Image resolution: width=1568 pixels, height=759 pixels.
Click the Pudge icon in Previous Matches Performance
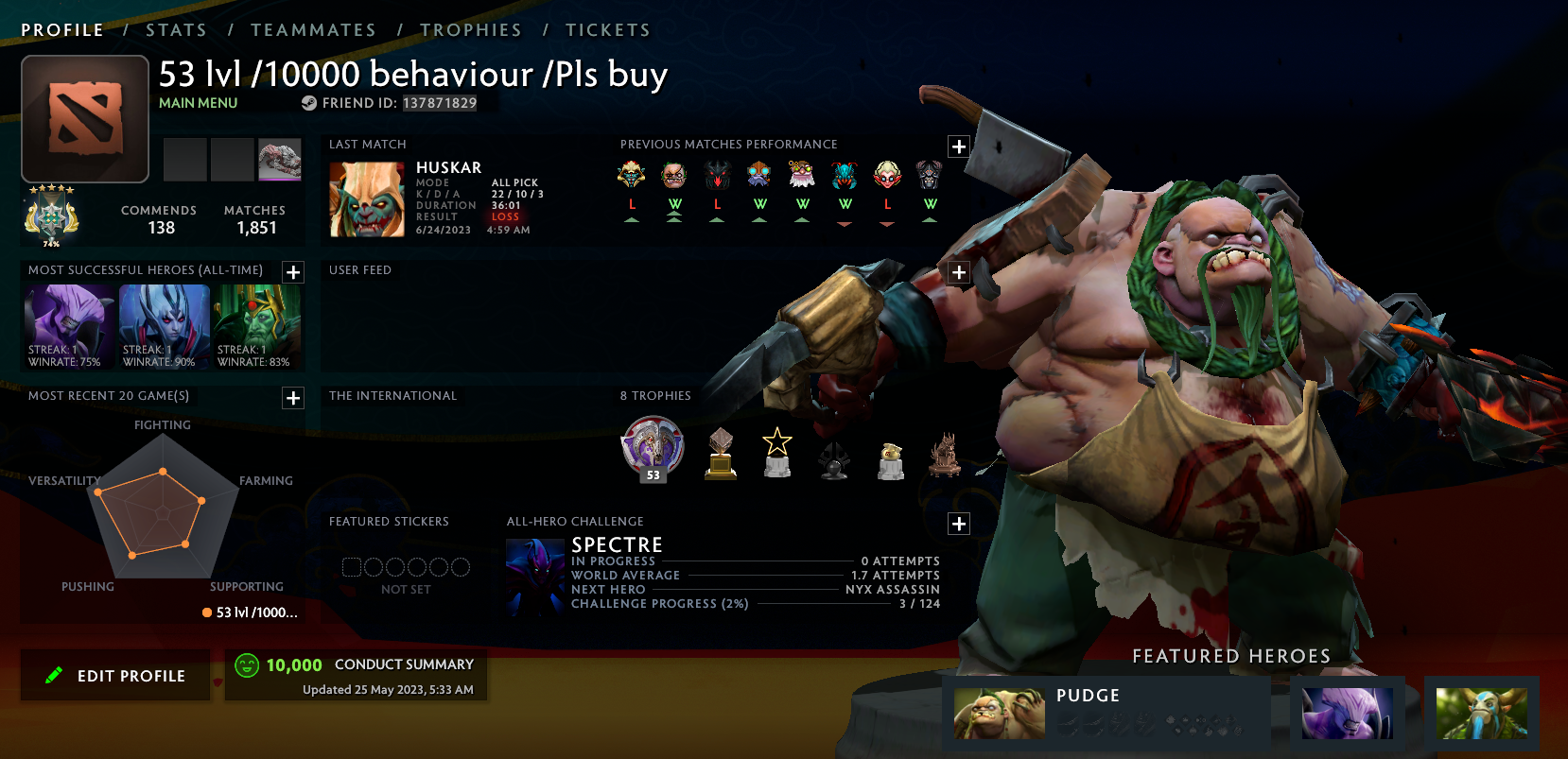(x=674, y=175)
